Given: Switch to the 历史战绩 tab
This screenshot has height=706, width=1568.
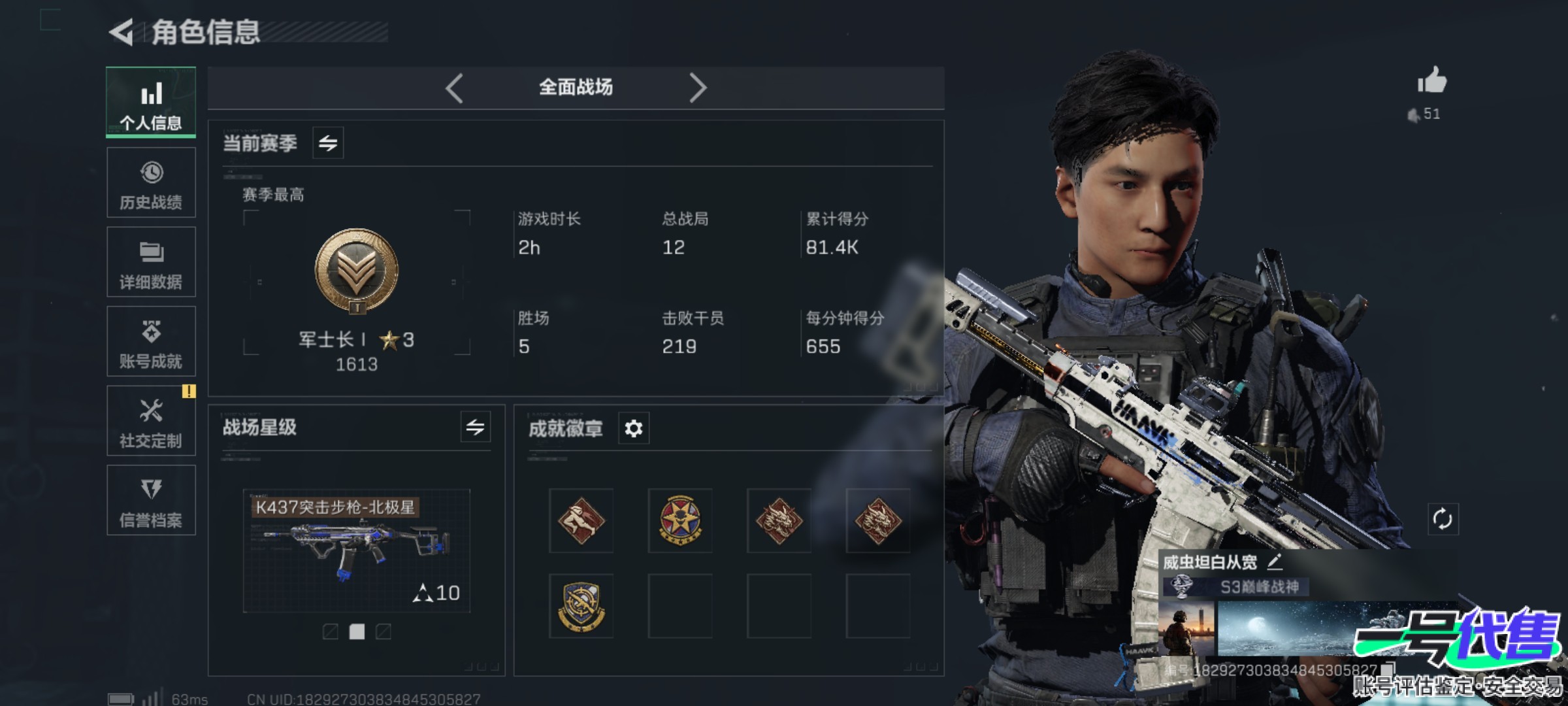Looking at the screenshot, I should point(151,183).
